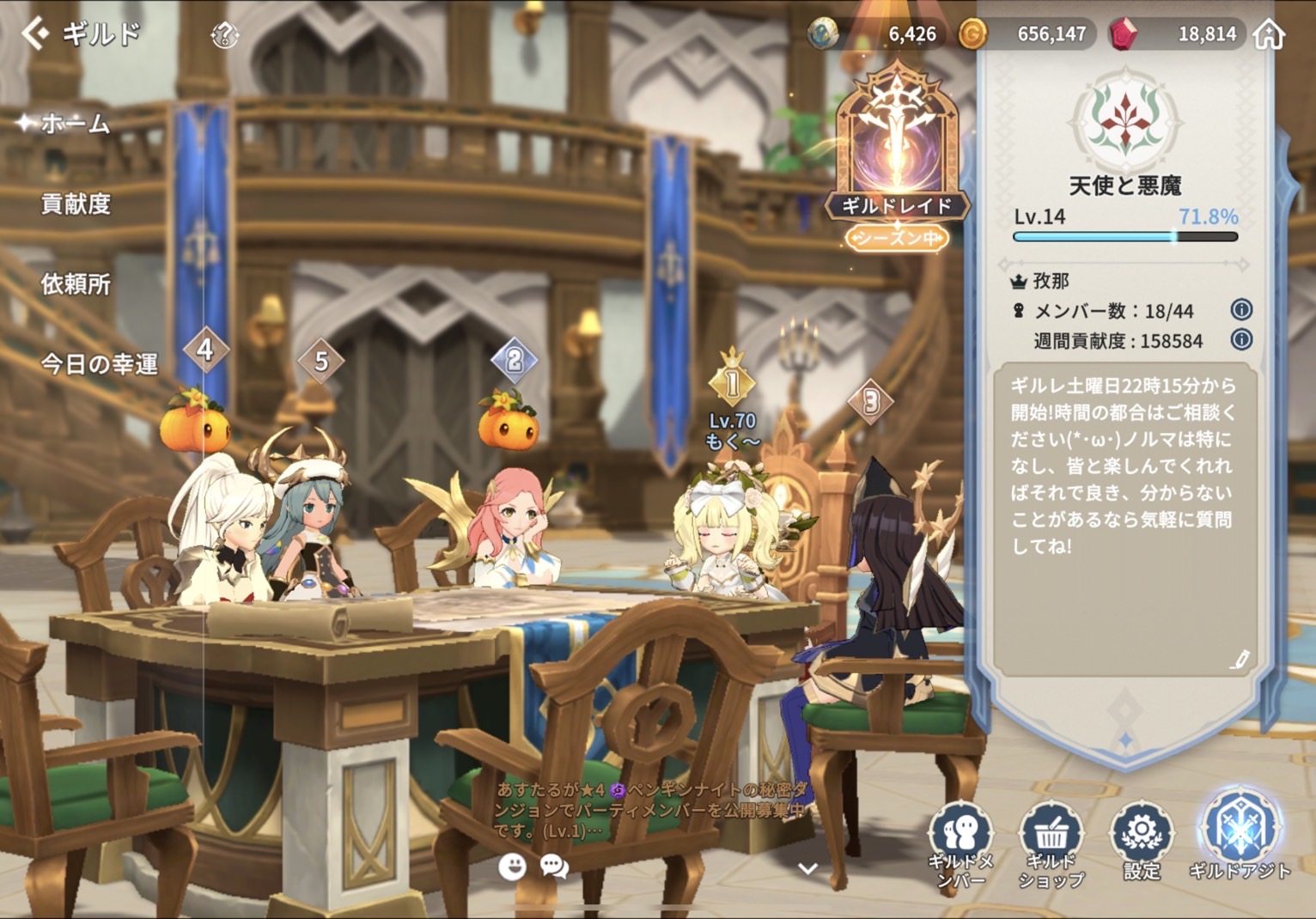Open the guild help question mark
The width and height of the screenshot is (1316, 919).
pos(224,35)
